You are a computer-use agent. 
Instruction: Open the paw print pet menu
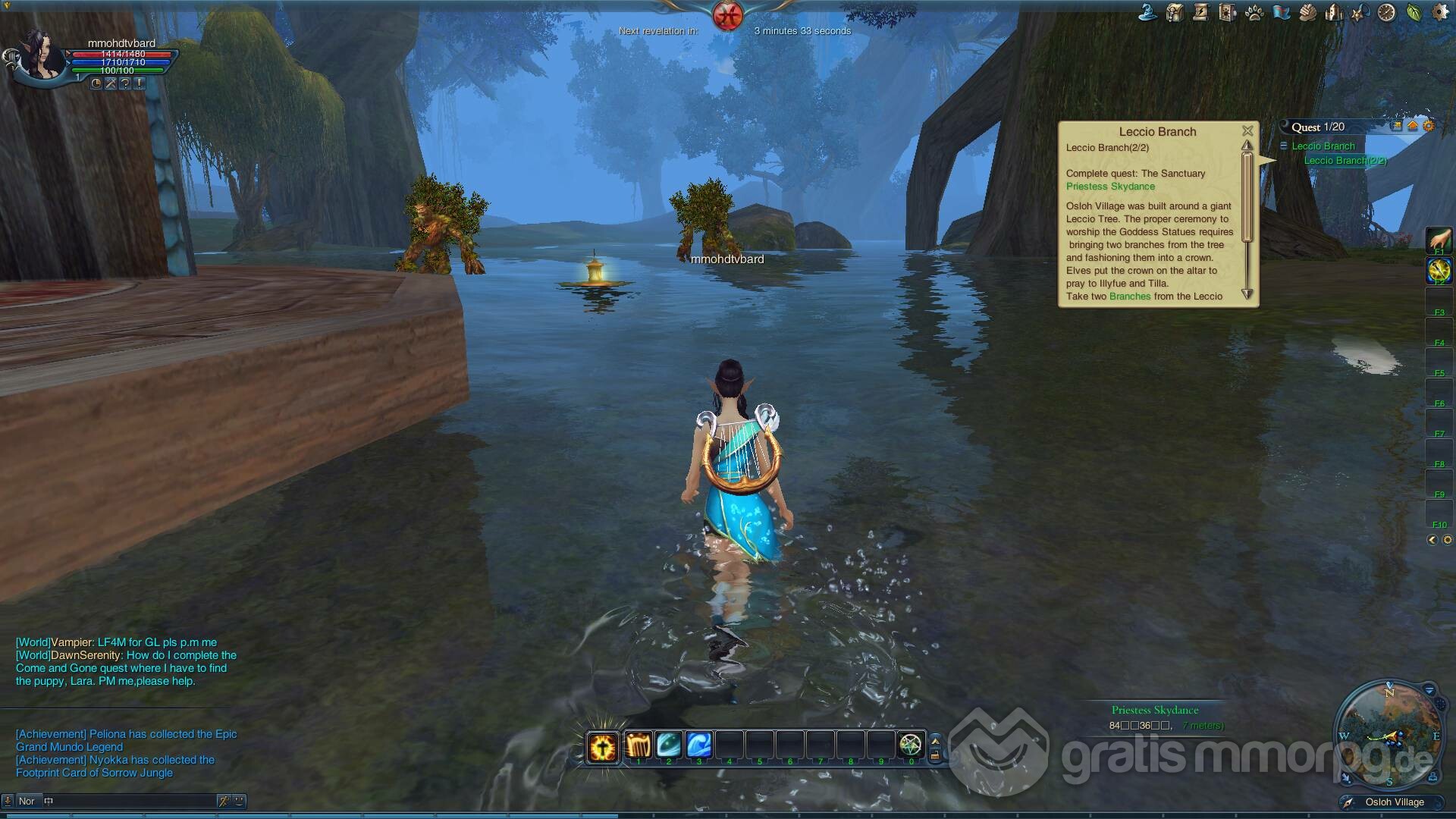(x=1254, y=13)
